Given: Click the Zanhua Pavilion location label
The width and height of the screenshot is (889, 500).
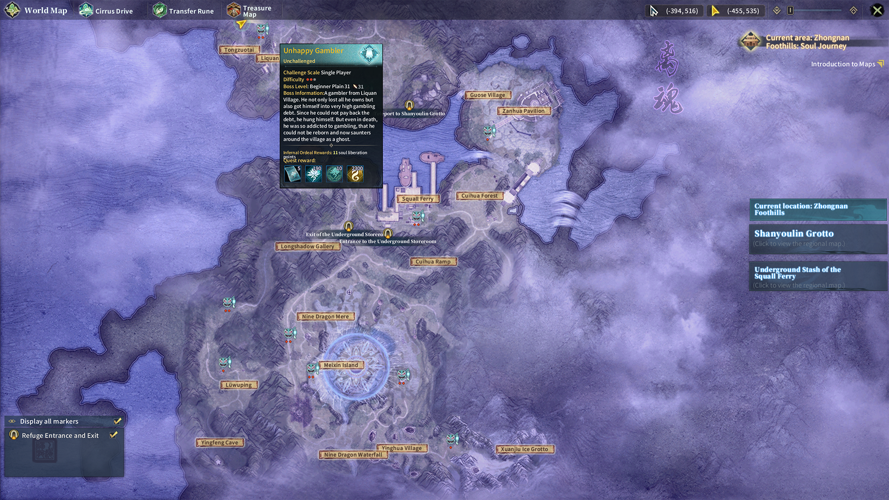Looking at the screenshot, I should (523, 111).
